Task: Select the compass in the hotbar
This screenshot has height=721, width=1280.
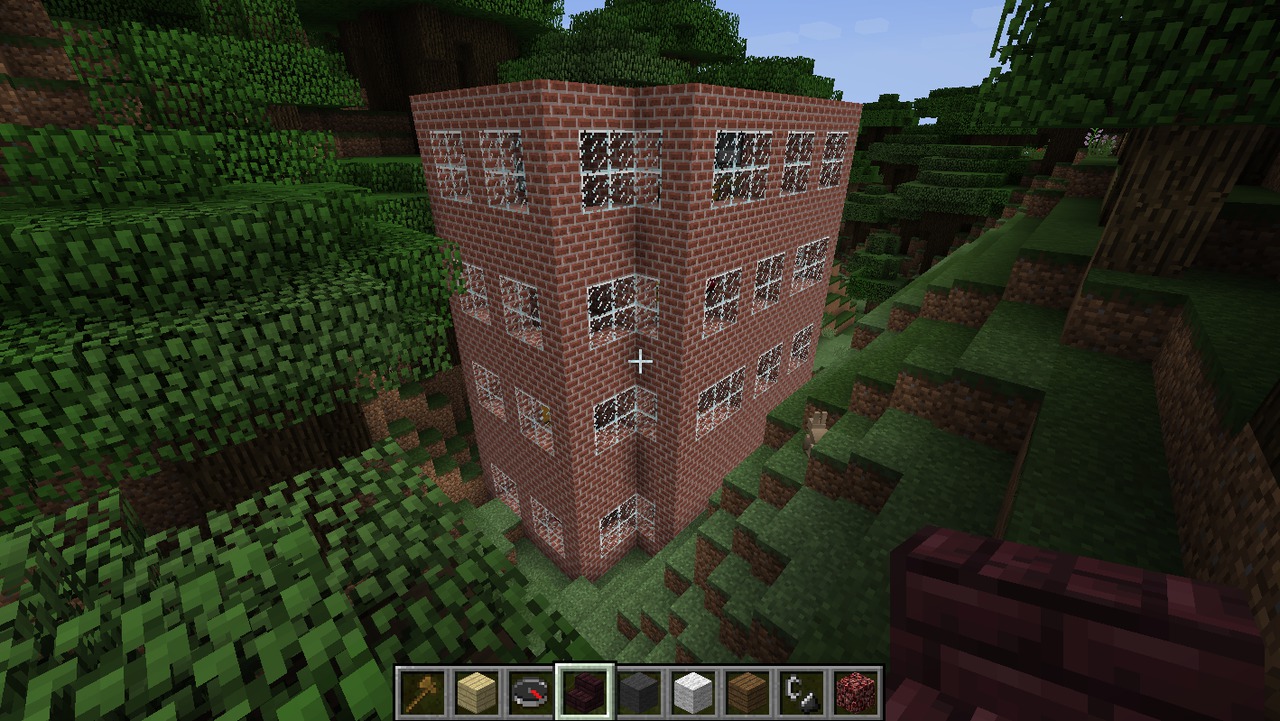Action: [x=531, y=692]
